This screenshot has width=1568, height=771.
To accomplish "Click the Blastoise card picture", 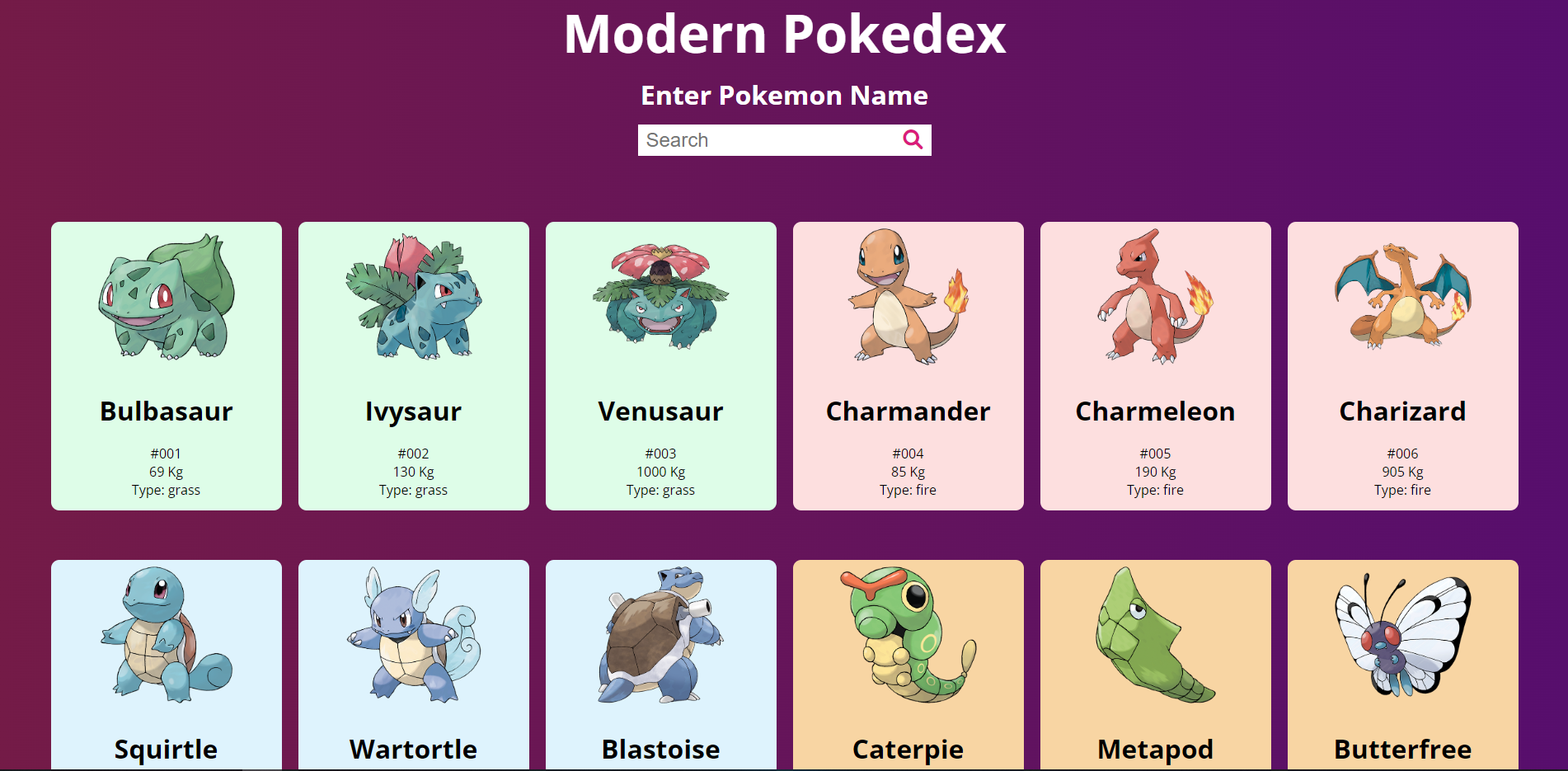I will 660,643.
